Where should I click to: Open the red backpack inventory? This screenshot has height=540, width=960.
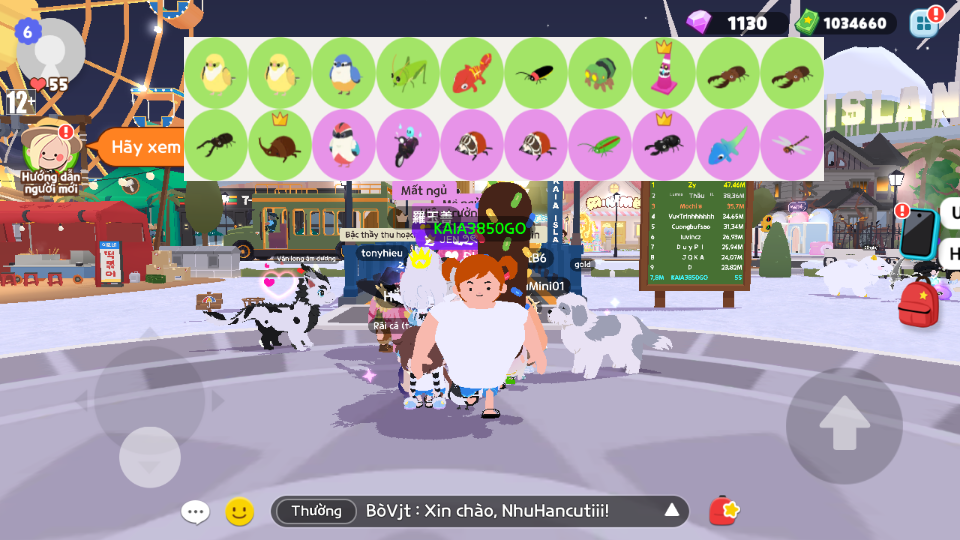[918, 304]
